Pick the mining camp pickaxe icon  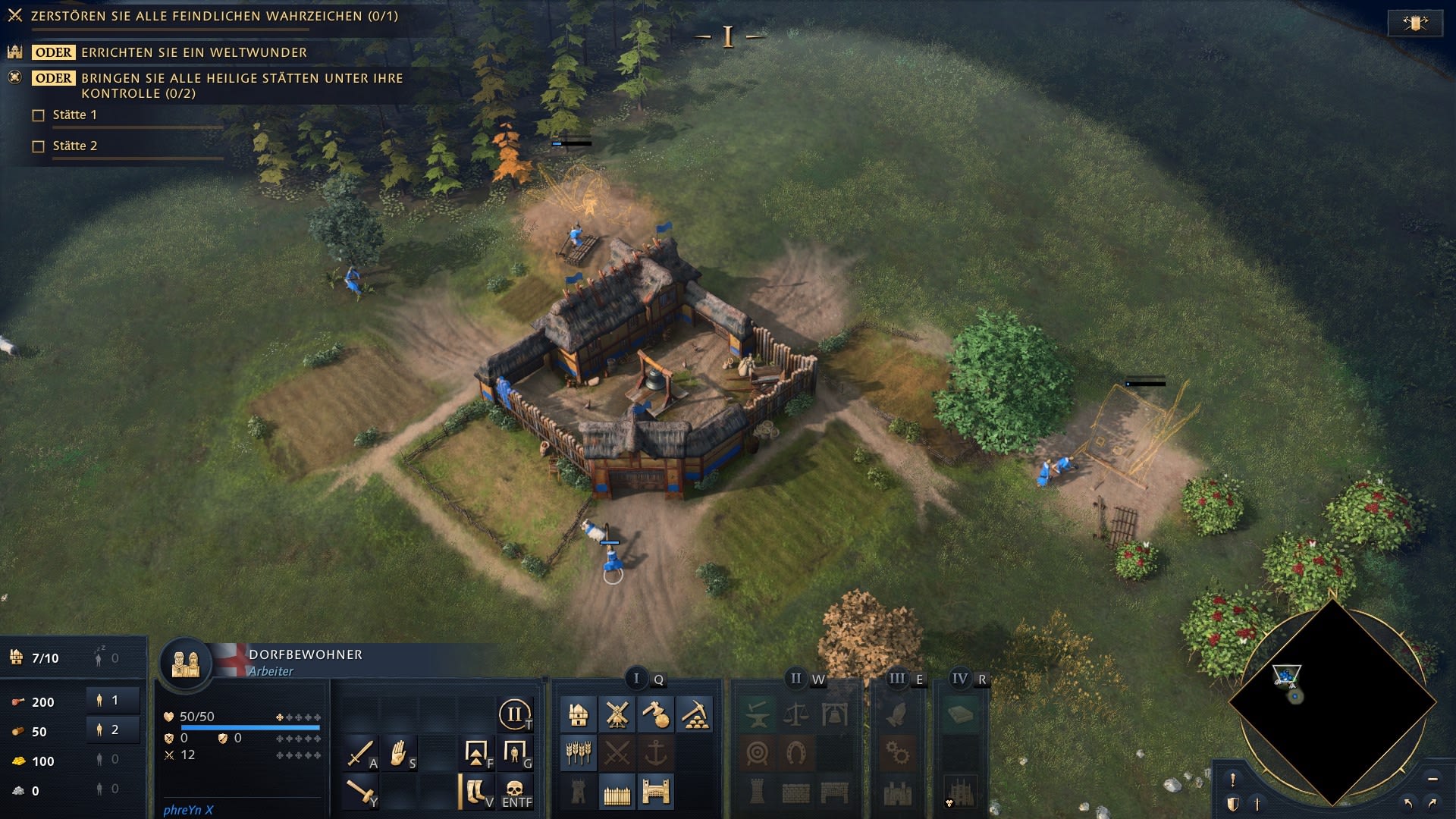point(694,714)
